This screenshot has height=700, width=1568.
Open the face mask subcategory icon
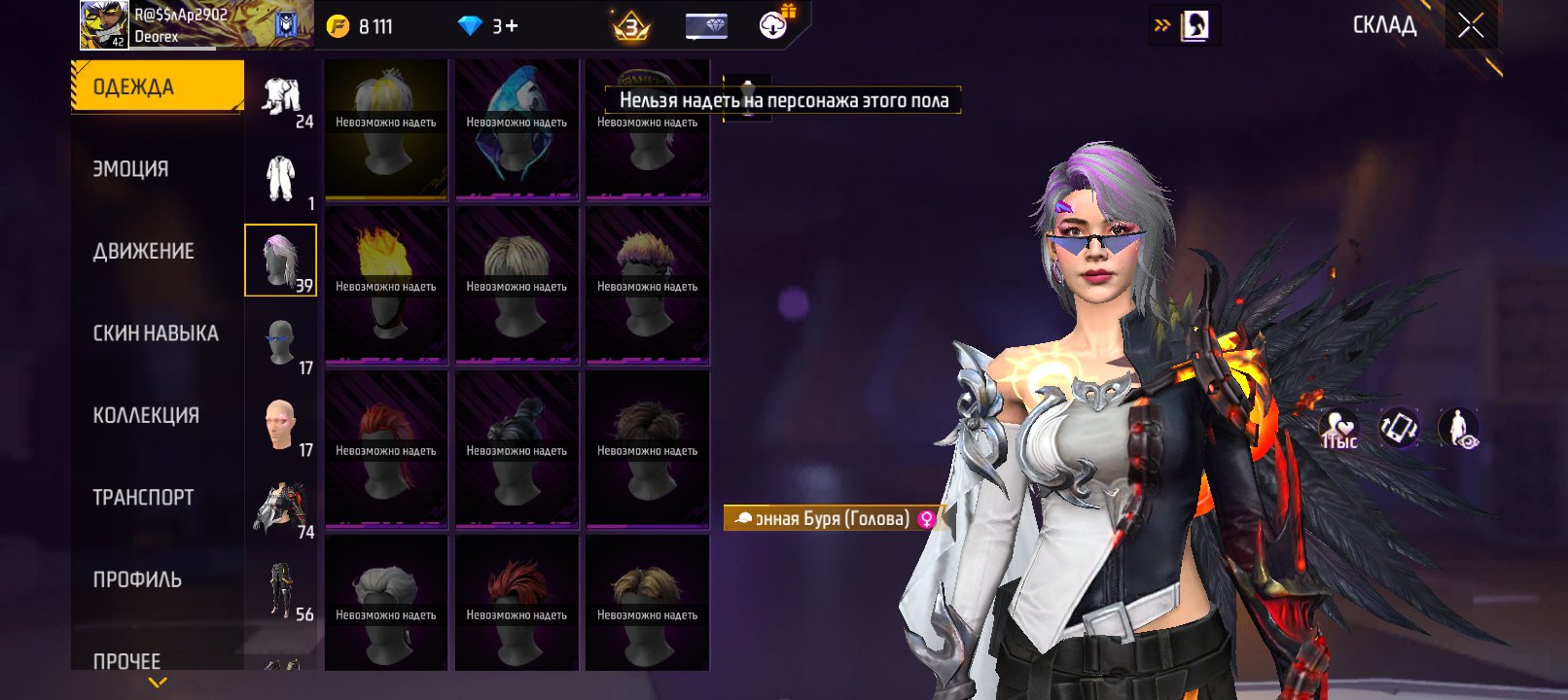[x=281, y=342]
